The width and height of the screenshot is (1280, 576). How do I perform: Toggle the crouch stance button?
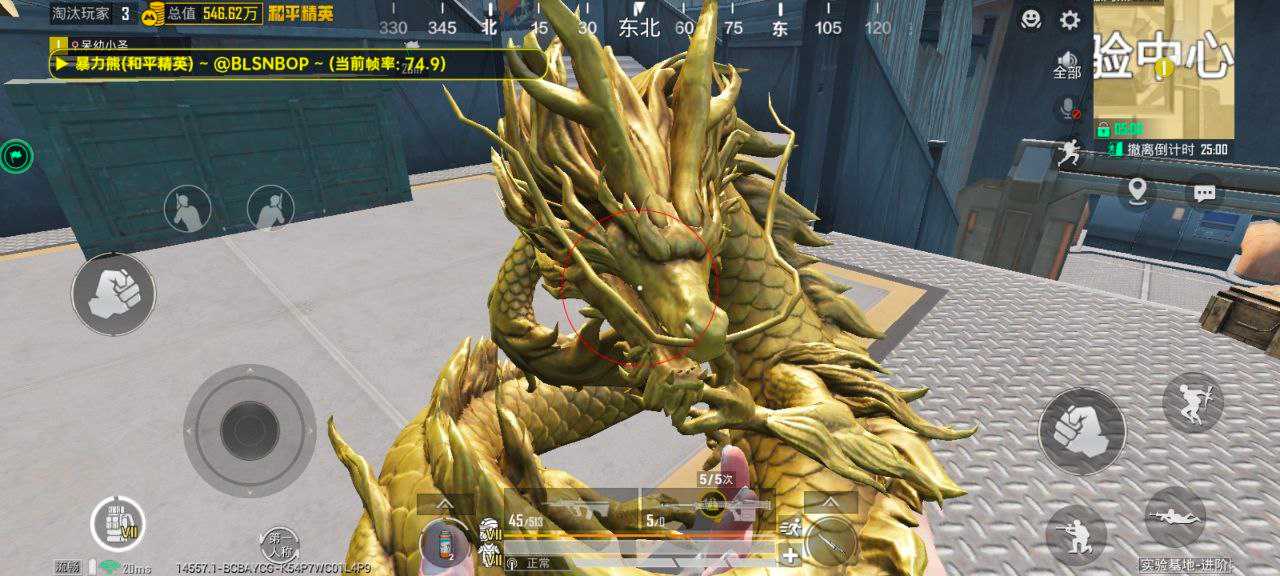pyautogui.click(x=1075, y=535)
